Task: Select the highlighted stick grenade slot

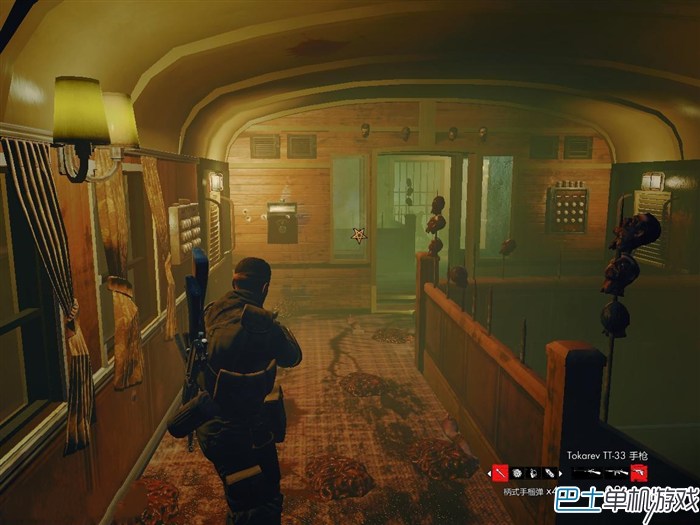Action: (x=499, y=472)
